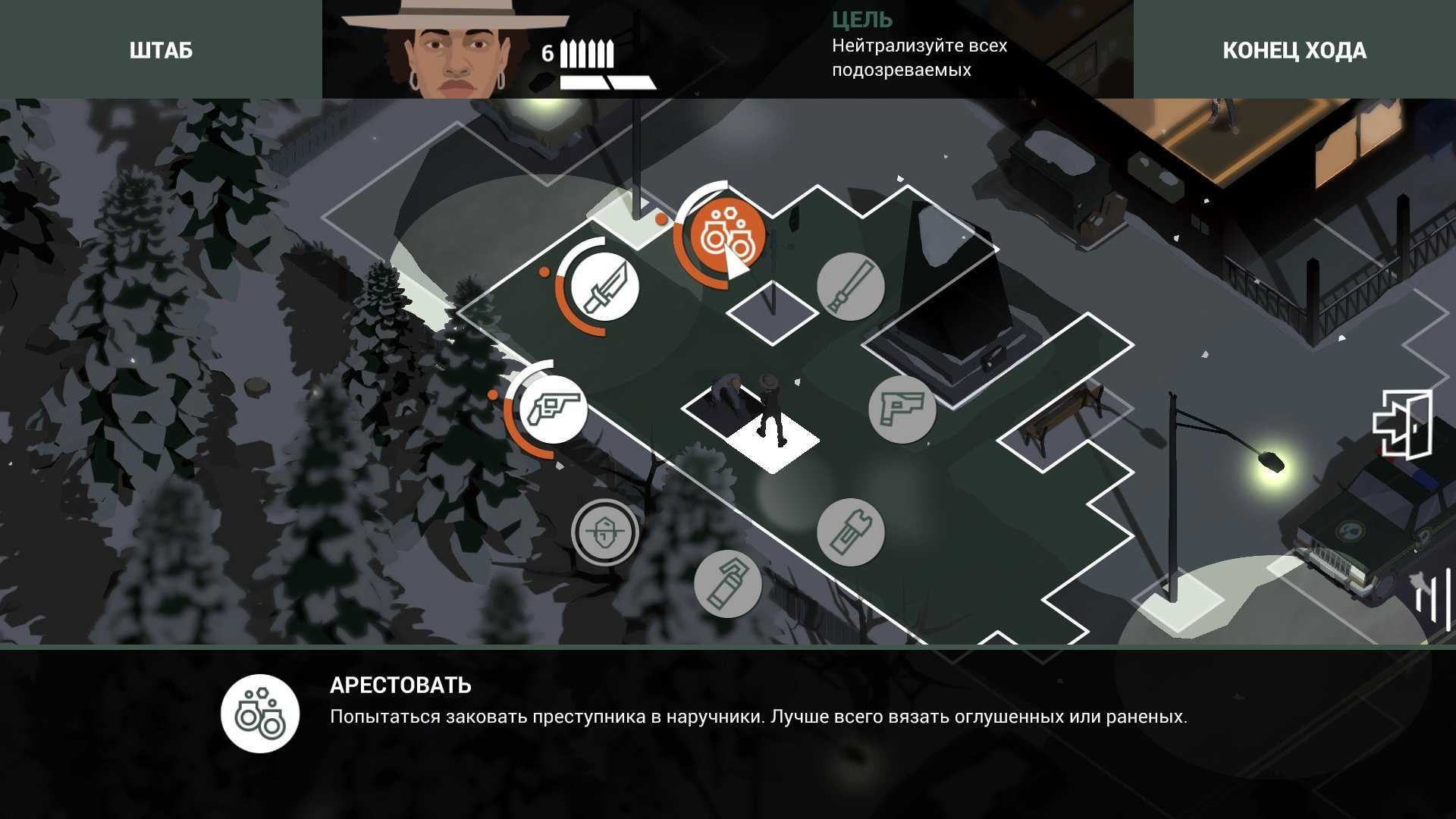Activate the stun gun action
This screenshot has width=1456, height=819.
851,532
